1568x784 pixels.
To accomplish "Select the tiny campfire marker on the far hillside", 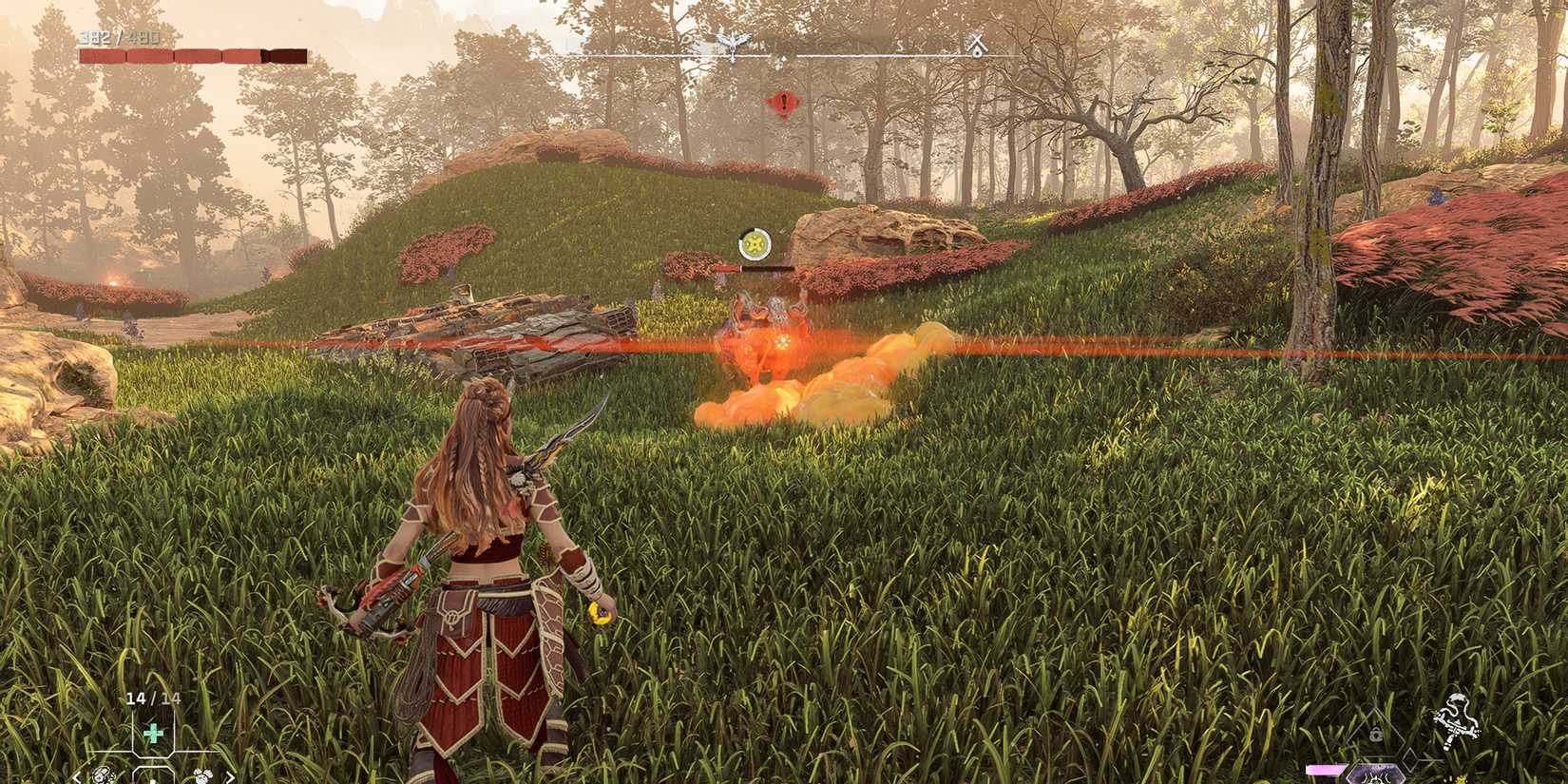I will coord(114,283).
